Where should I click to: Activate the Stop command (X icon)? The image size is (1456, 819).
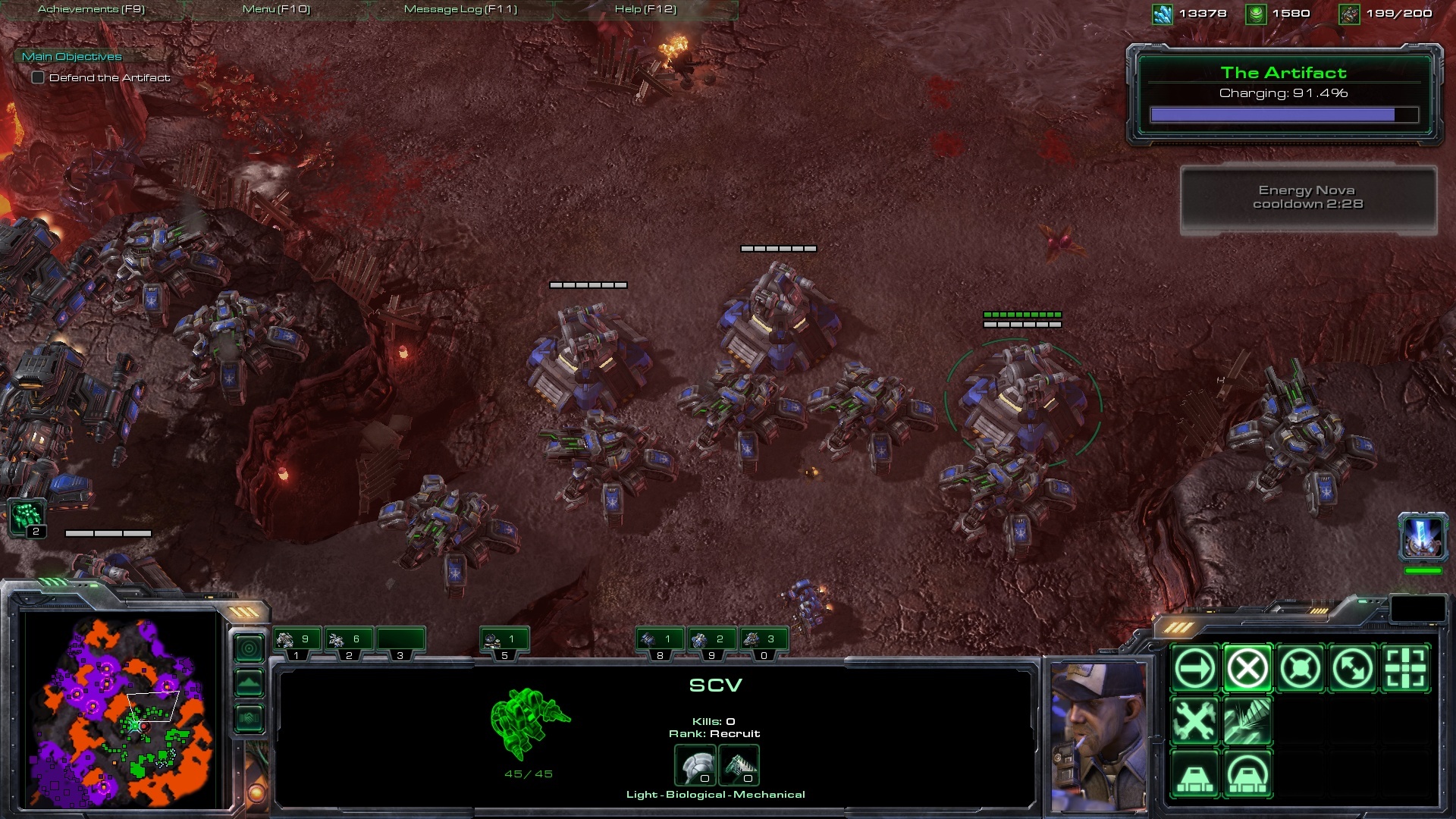click(1247, 669)
